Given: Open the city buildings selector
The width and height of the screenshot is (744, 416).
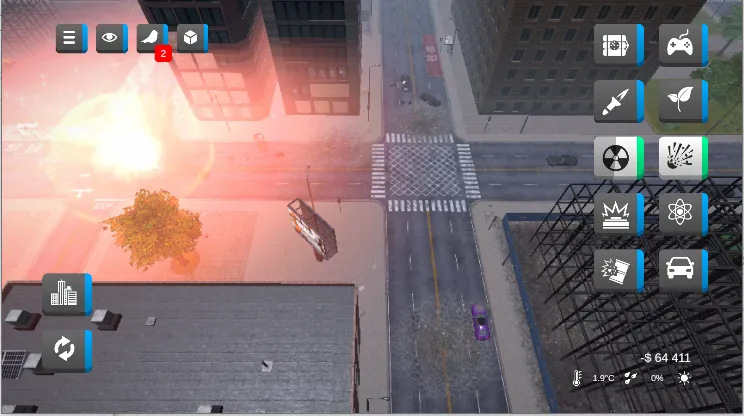Looking at the screenshot, I should click(x=65, y=294).
